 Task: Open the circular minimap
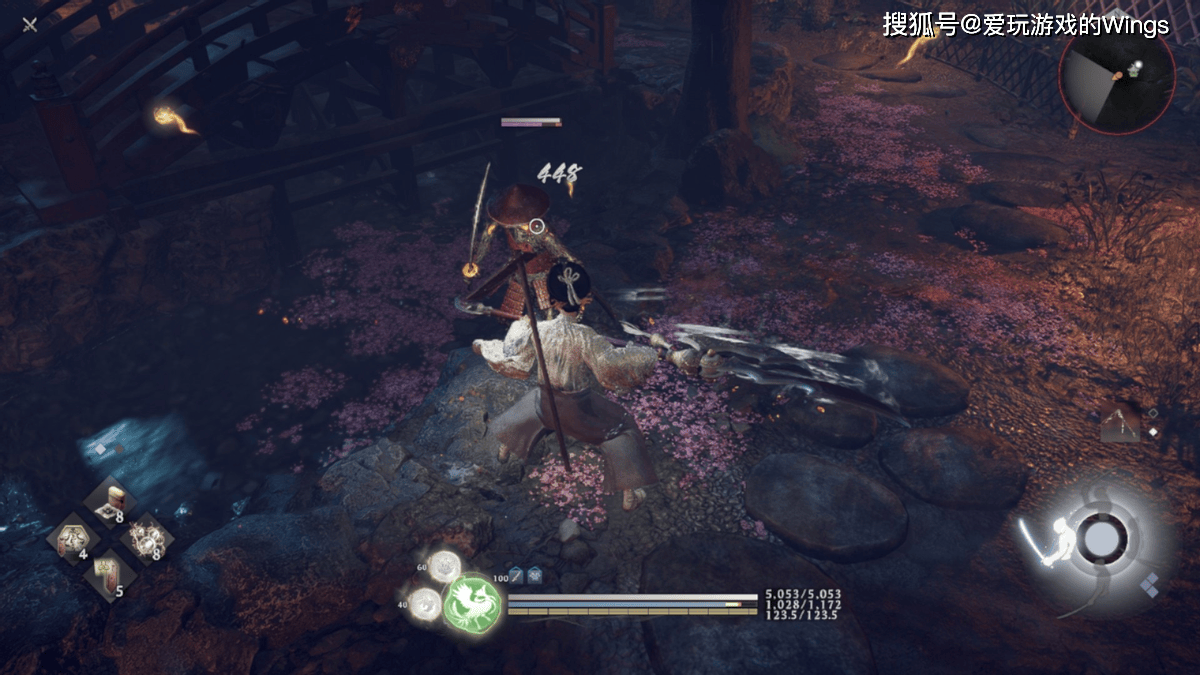(x=1117, y=77)
